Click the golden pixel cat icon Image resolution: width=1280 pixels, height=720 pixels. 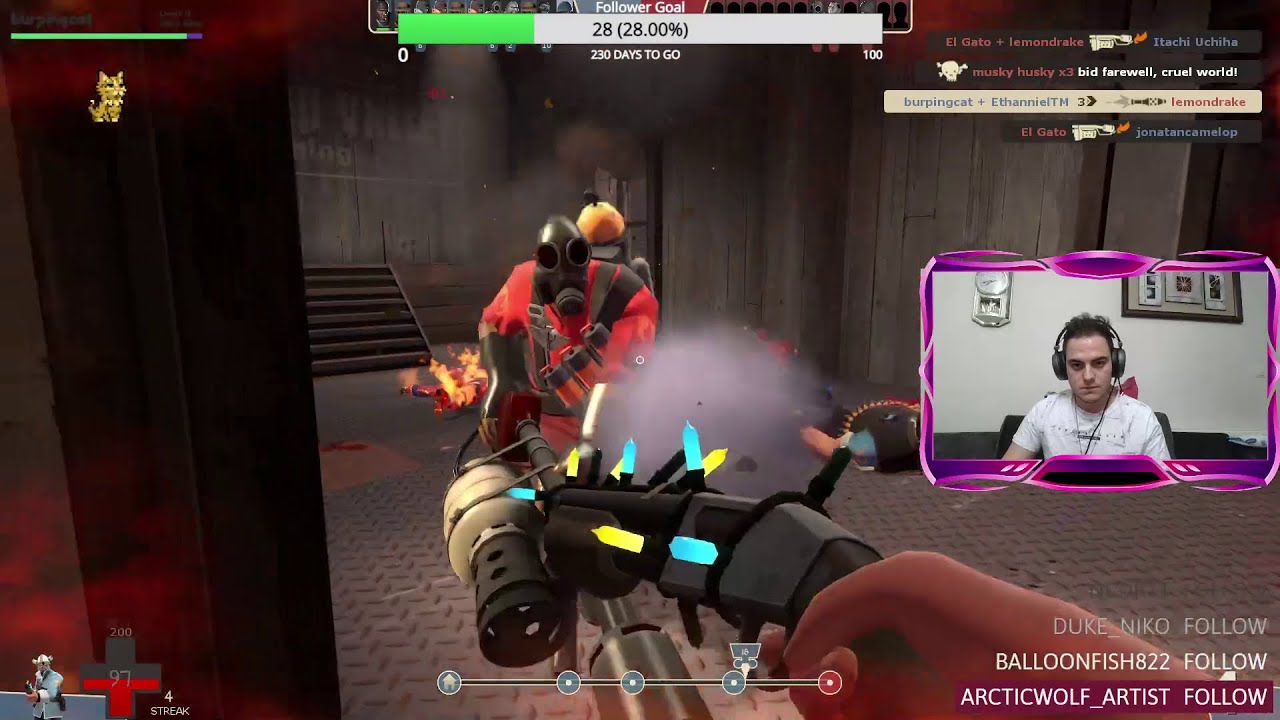point(108,97)
